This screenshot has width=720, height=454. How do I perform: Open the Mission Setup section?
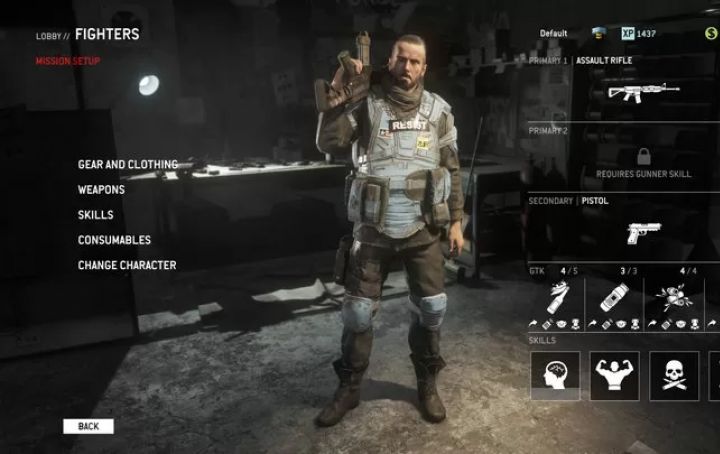(x=68, y=61)
